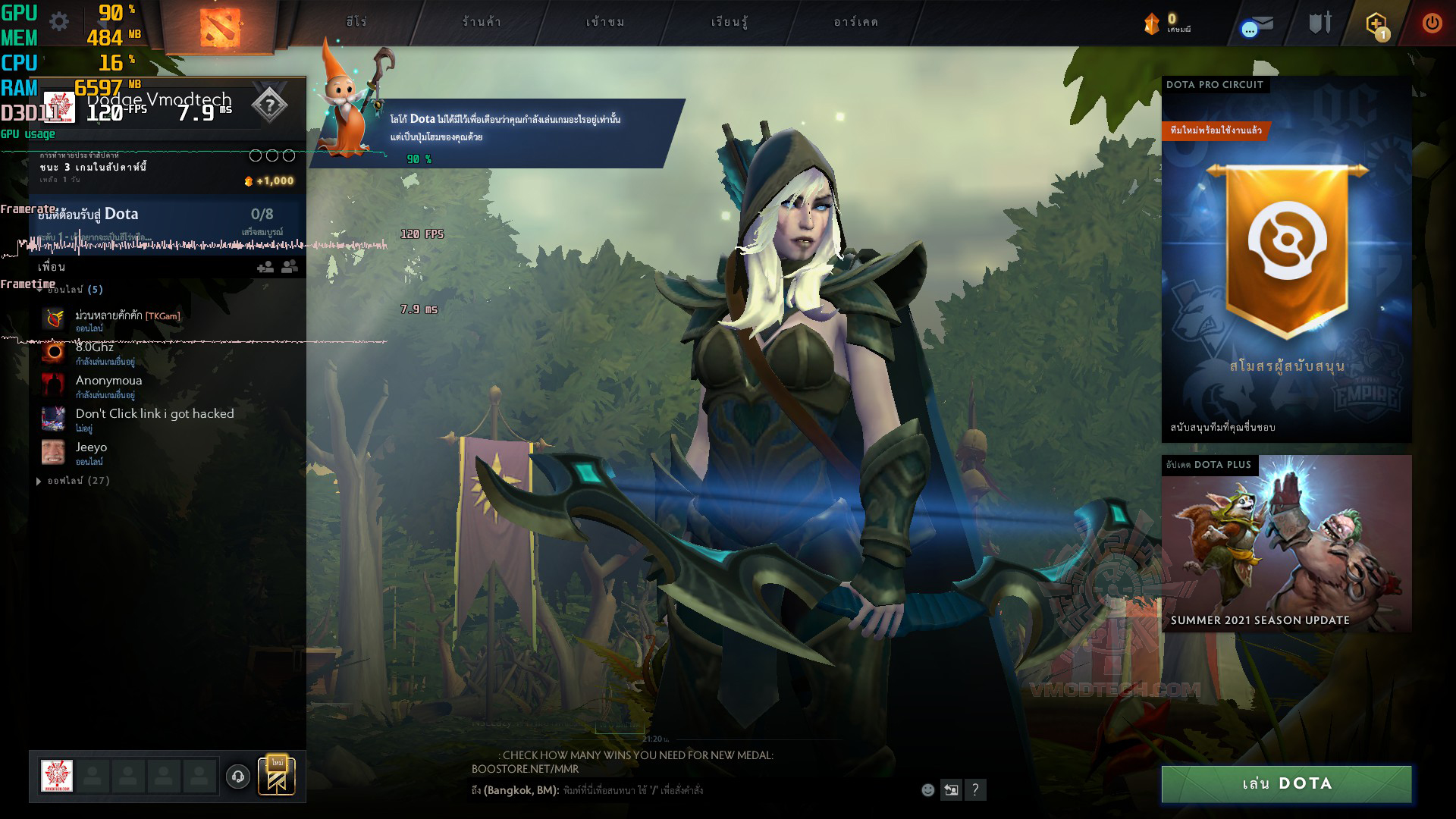Select friend Anonymoua in the friends list
1456x819 pixels.
[108, 381]
